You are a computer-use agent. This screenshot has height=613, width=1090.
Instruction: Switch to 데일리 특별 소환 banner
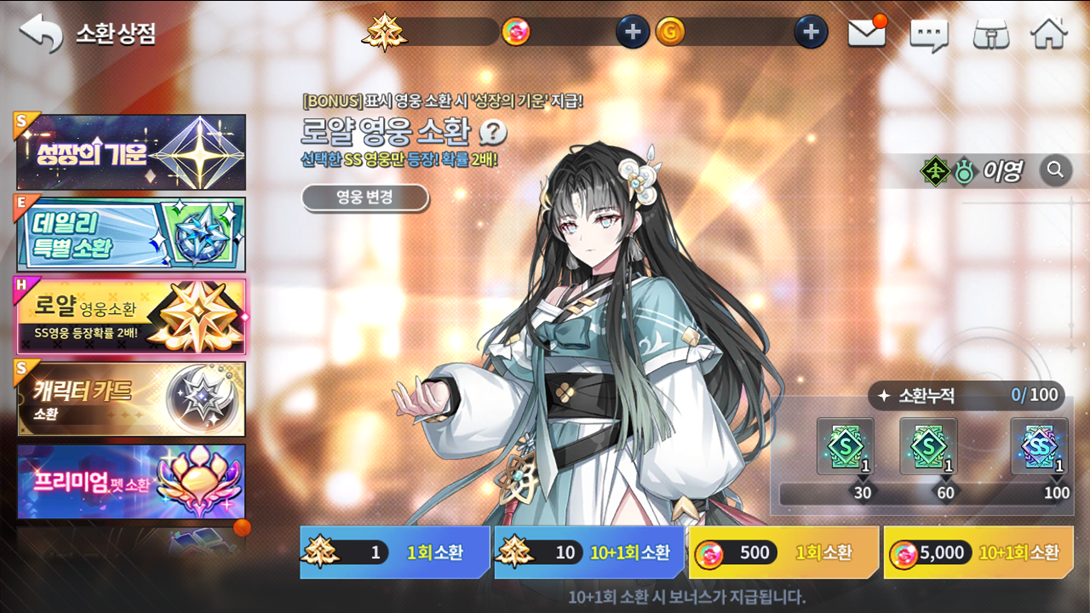[x=131, y=235]
